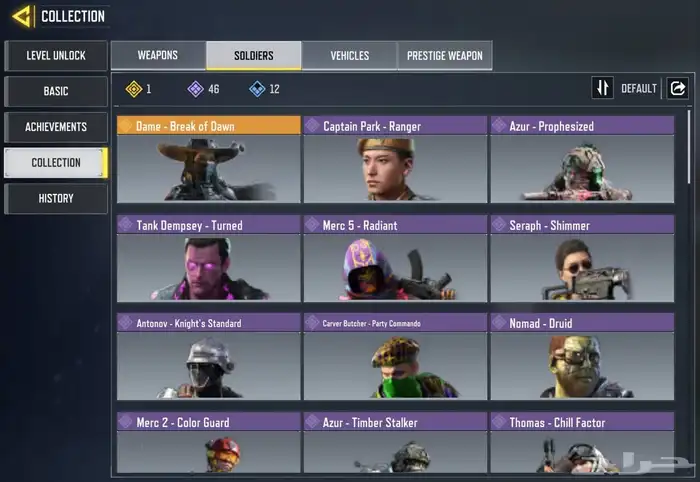
Task: Open the Prestige Weapon tab
Action: [445, 56]
